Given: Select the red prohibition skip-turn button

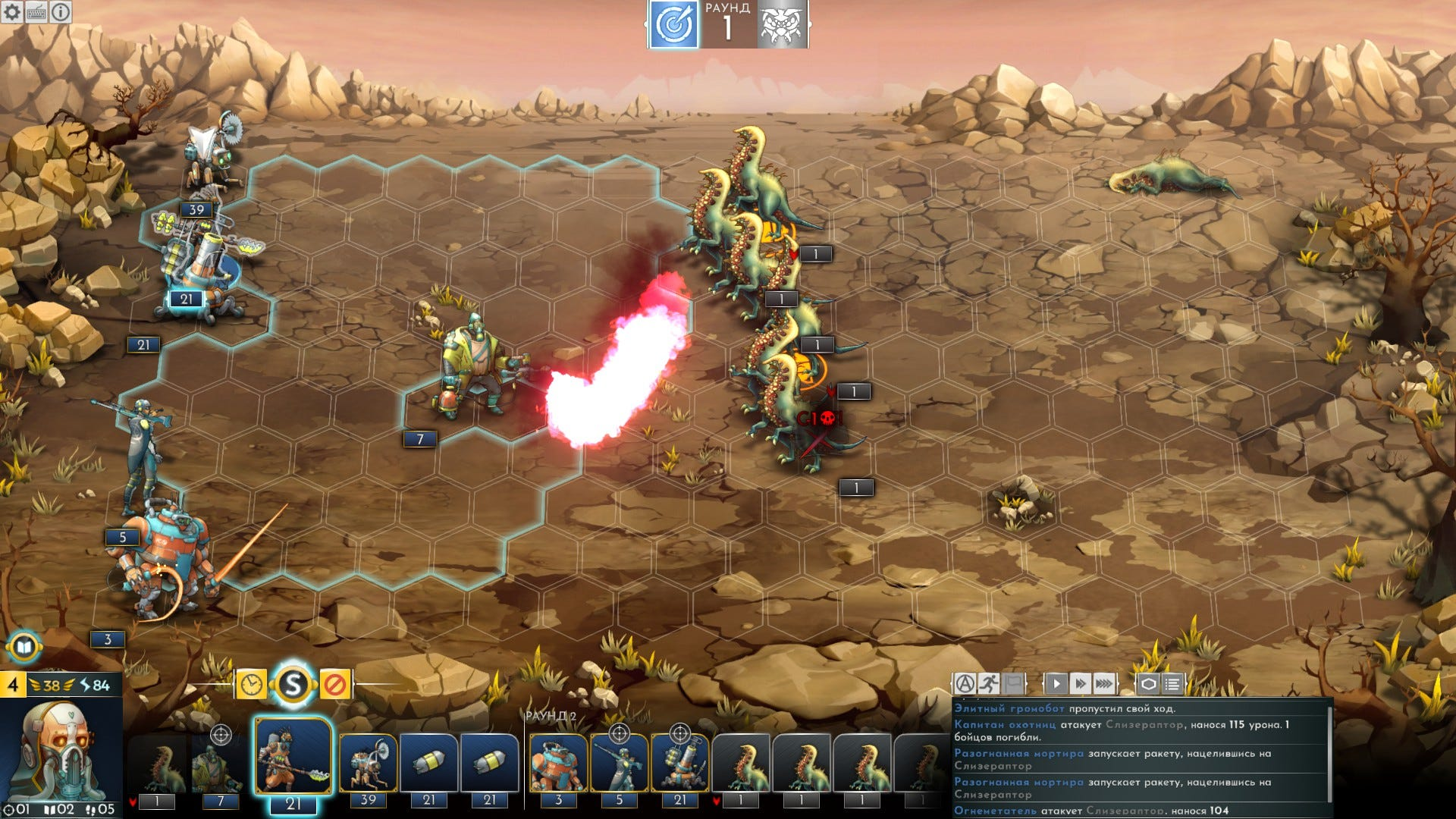Looking at the screenshot, I should tap(334, 685).
